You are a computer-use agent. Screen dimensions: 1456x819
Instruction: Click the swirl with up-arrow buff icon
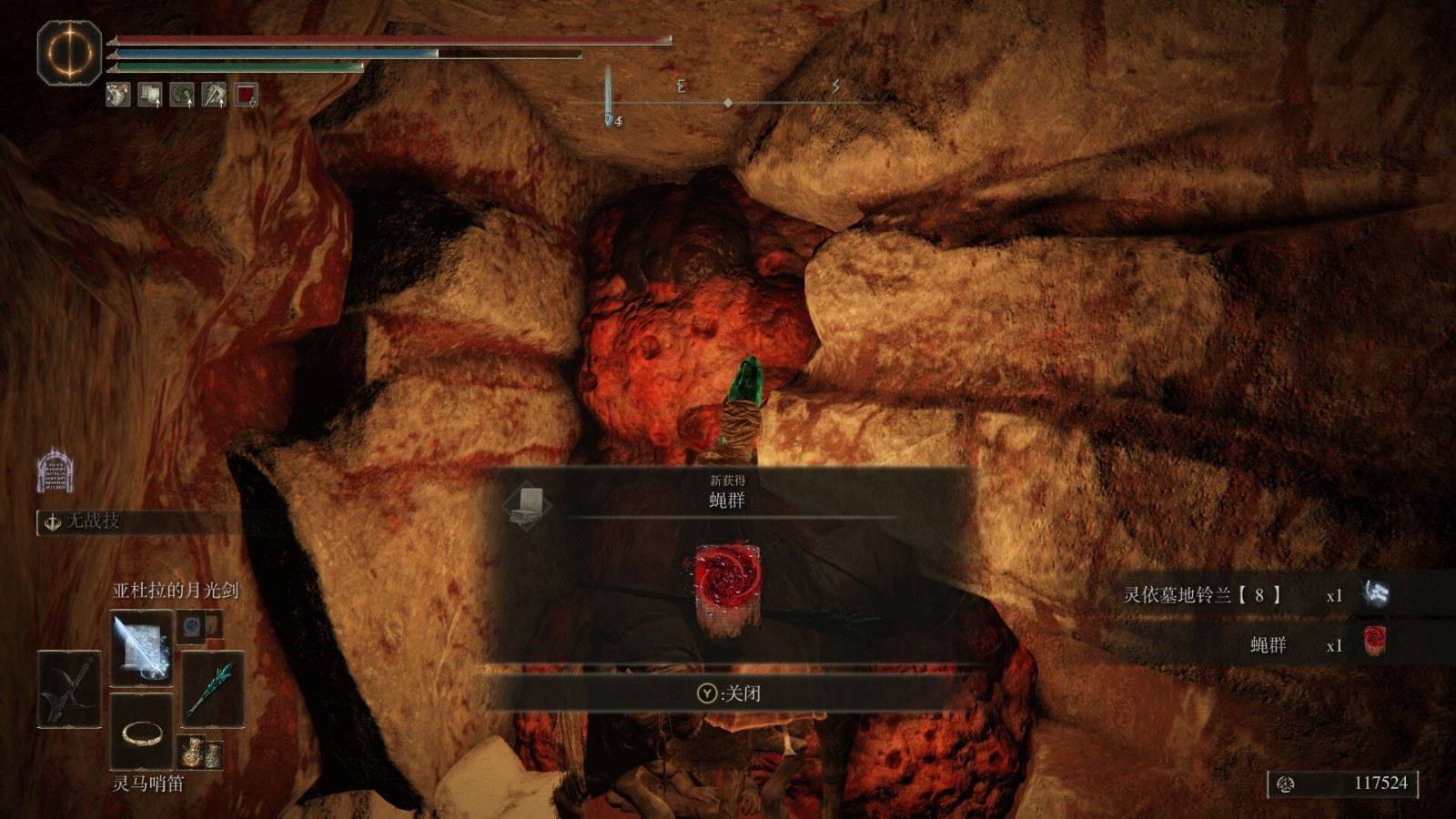182,94
